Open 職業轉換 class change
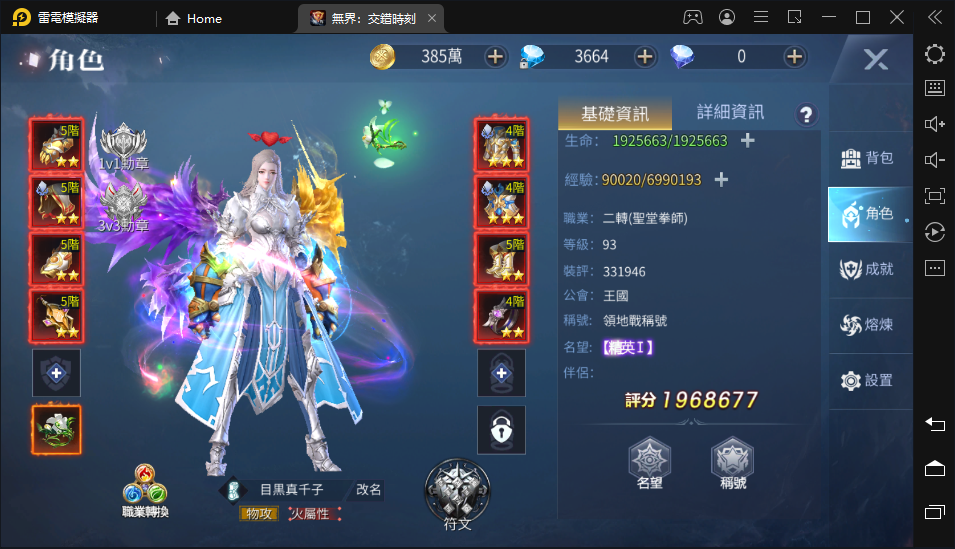This screenshot has width=955, height=549. (x=145, y=490)
